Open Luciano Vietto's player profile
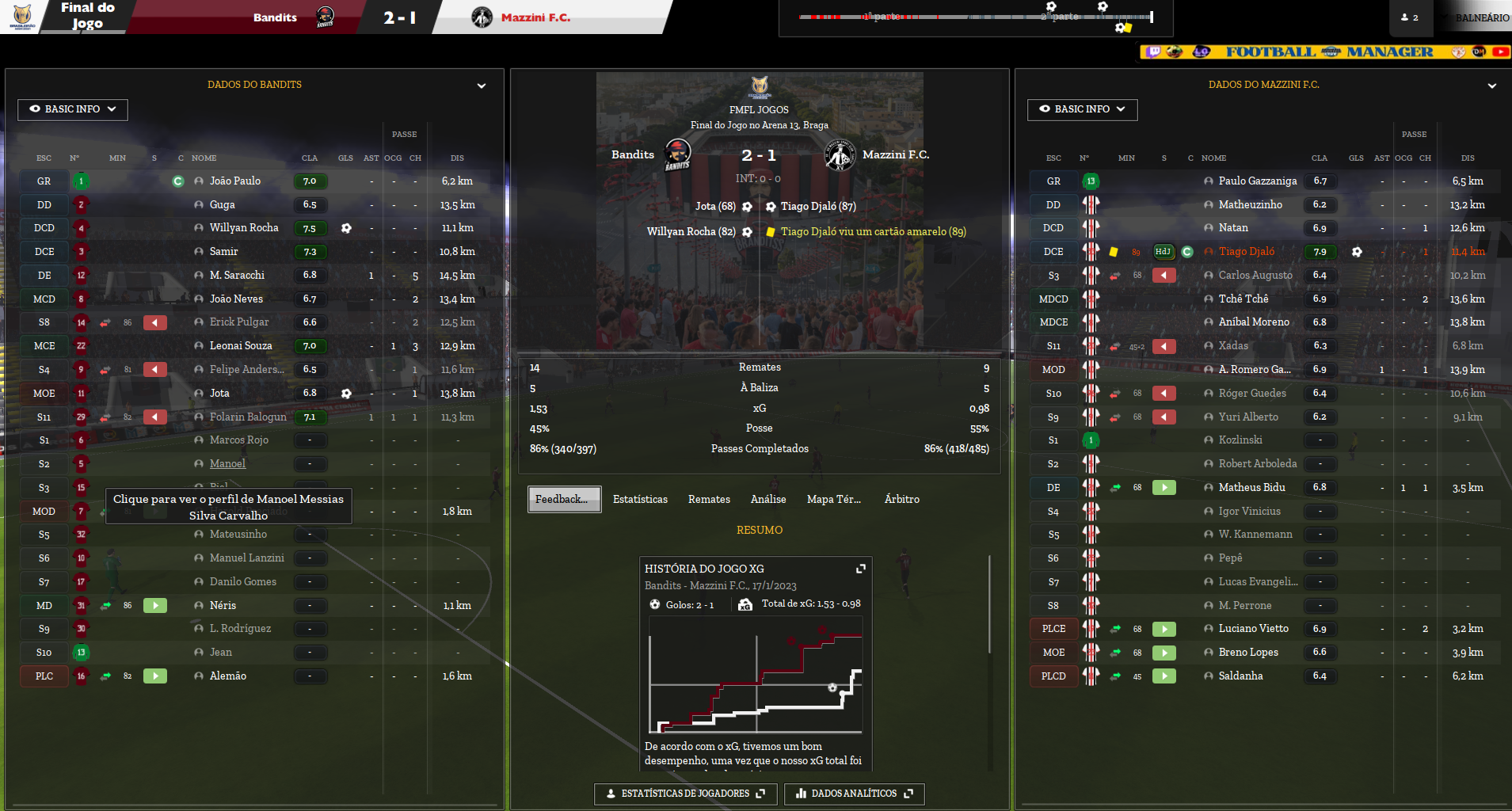Viewport: 1512px width, 811px height. click(x=1253, y=629)
